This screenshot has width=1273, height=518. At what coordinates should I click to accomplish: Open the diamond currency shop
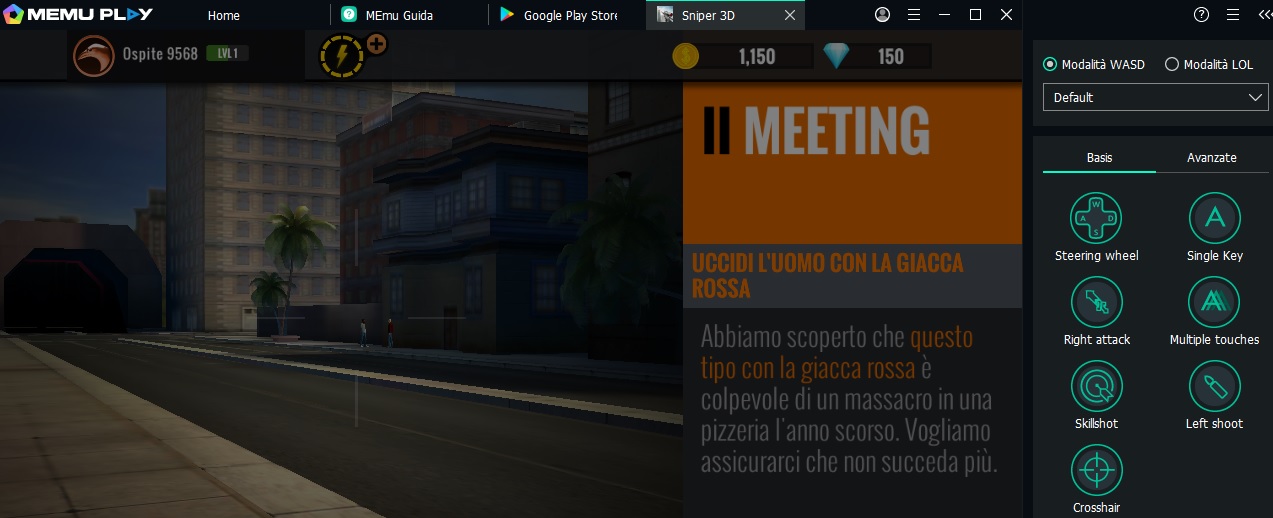836,57
